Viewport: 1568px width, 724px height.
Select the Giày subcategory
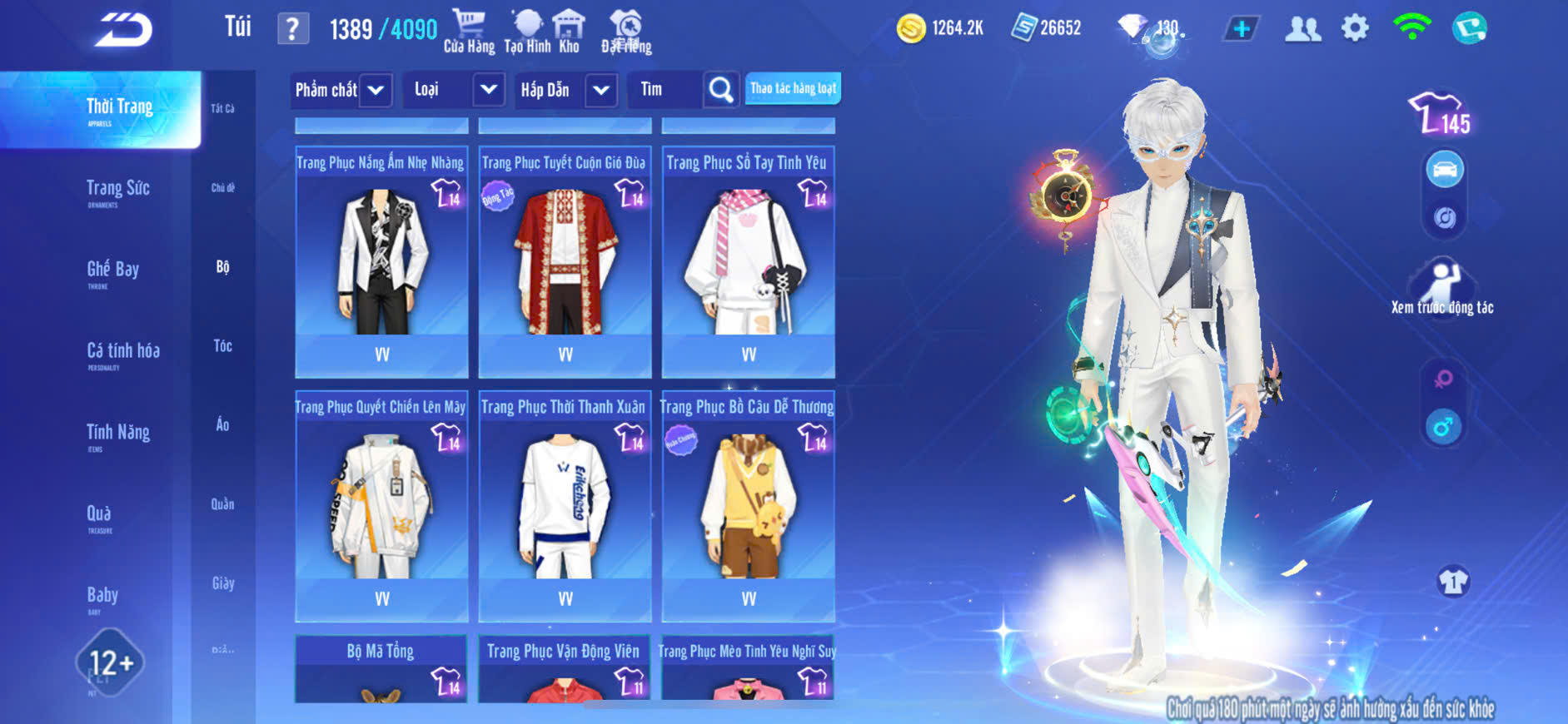pyautogui.click(x=222, y=583)
